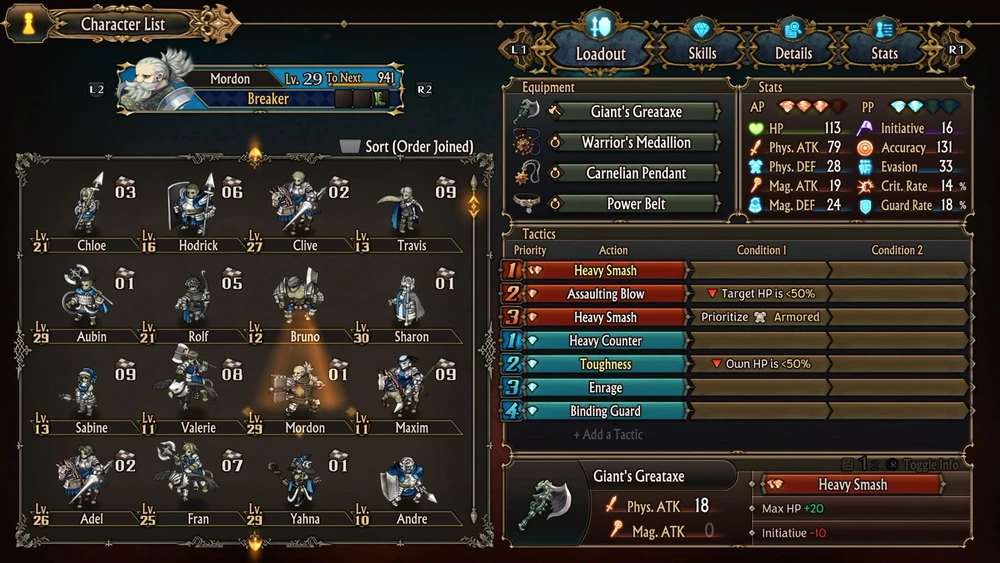
Task: Choose the Heavy Counter tactic
Action: (x=605, y=341)
